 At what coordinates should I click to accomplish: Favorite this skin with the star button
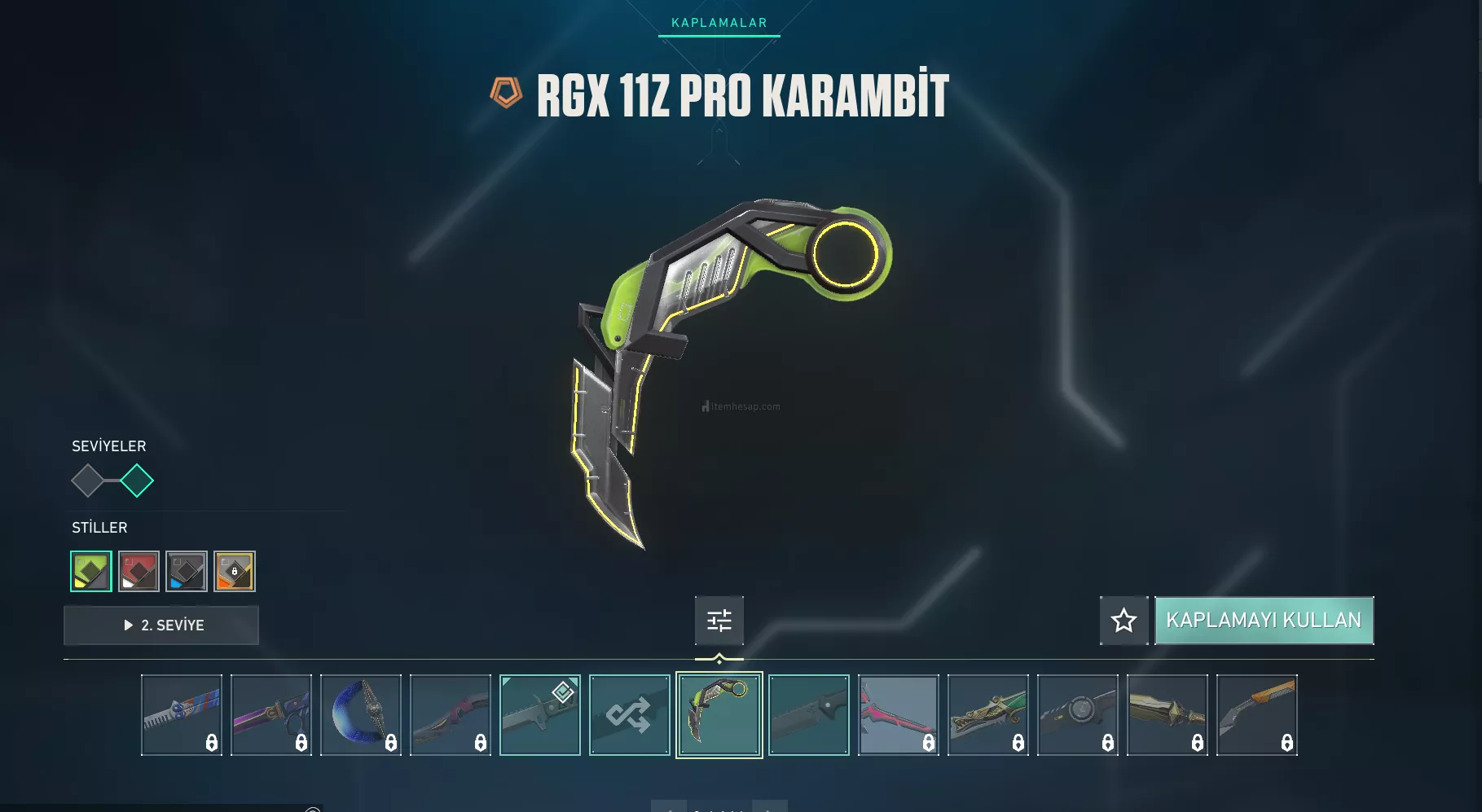pyautogui.click(x=1124, y=621)
